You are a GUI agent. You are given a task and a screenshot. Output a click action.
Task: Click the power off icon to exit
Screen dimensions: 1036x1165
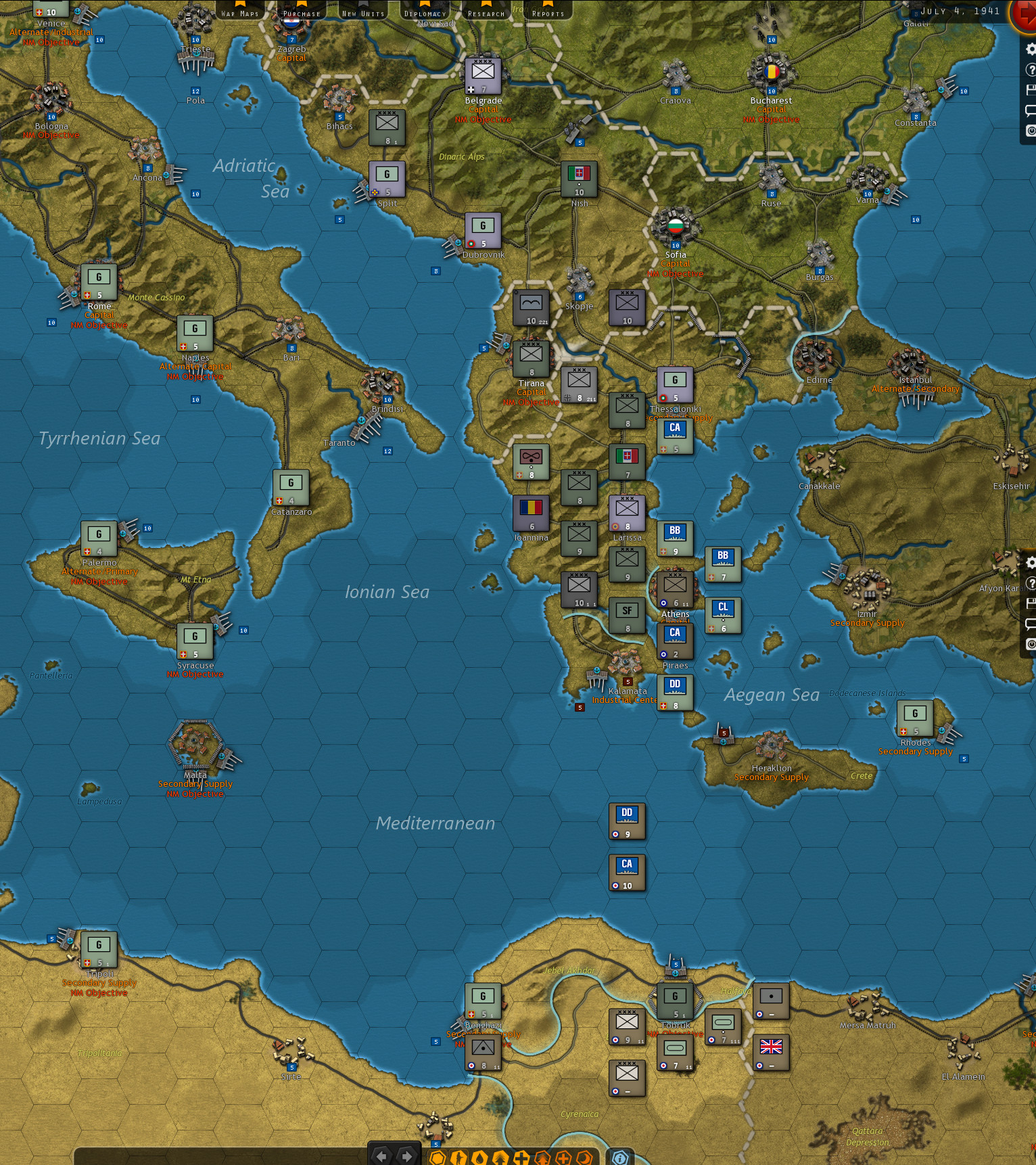(x=1031, y=127)
